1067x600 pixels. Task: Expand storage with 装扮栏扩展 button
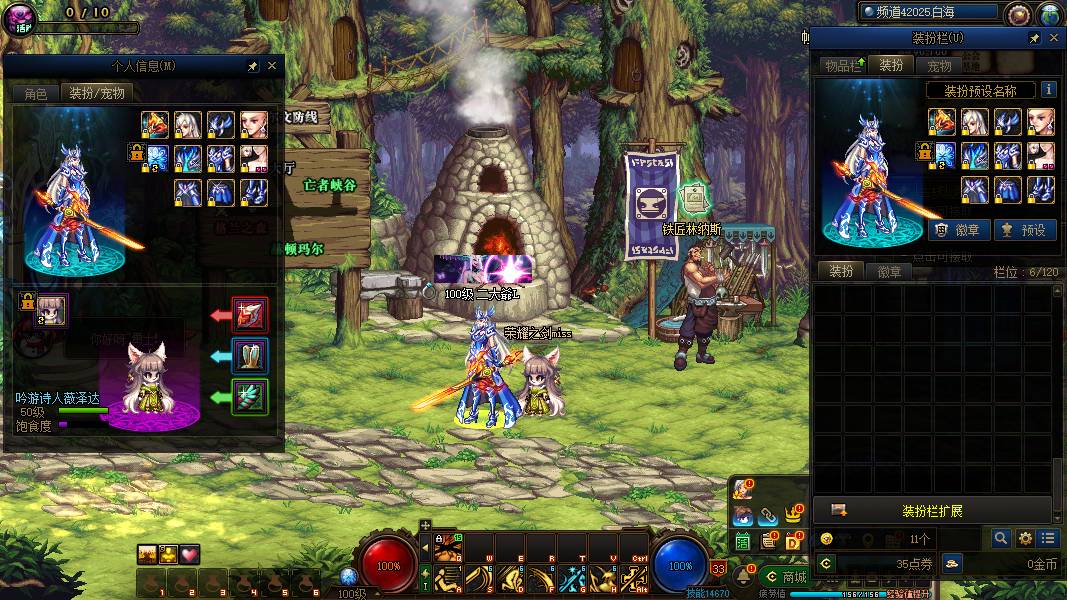click(932, 511)
